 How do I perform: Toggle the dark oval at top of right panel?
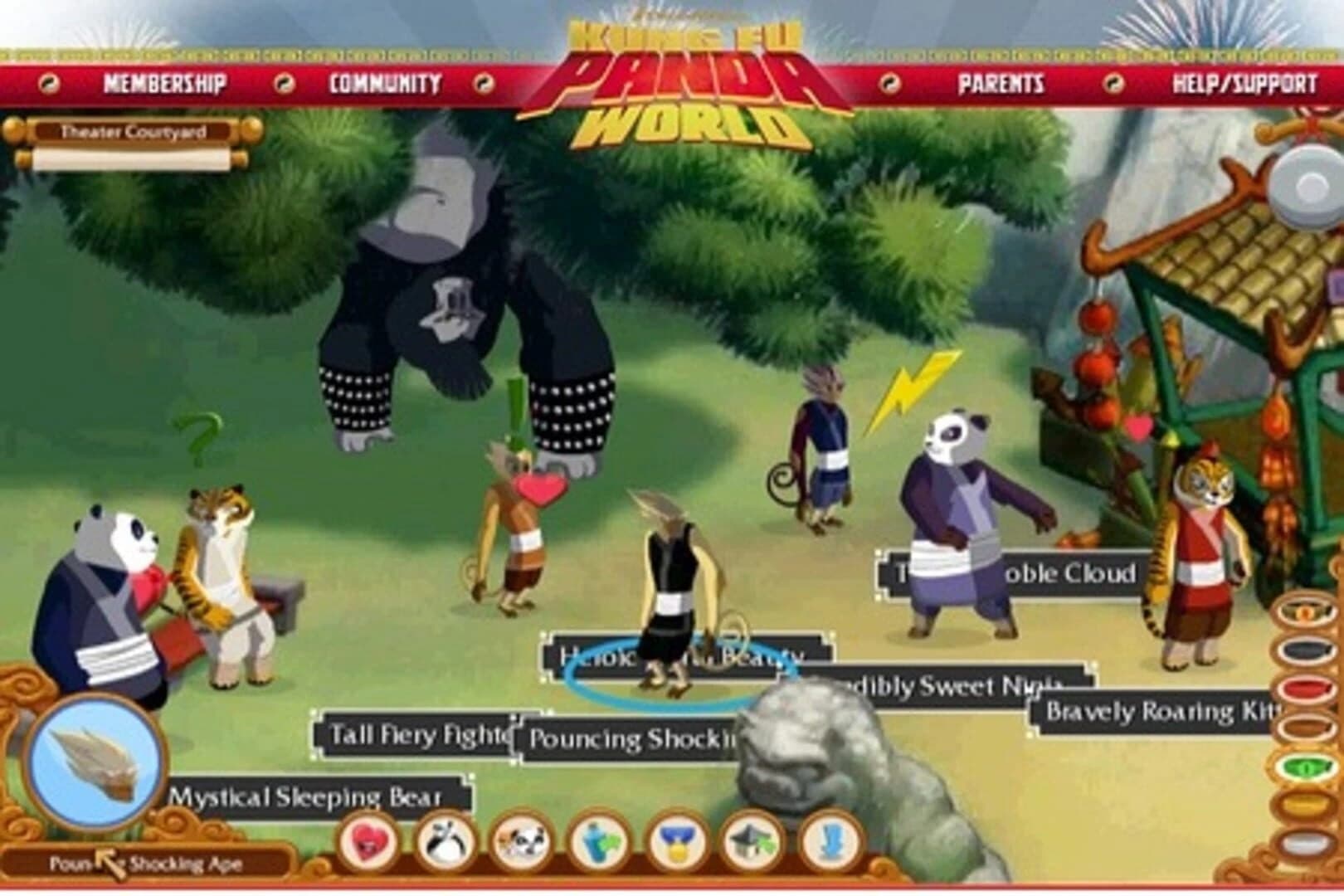coord(1307,650)
